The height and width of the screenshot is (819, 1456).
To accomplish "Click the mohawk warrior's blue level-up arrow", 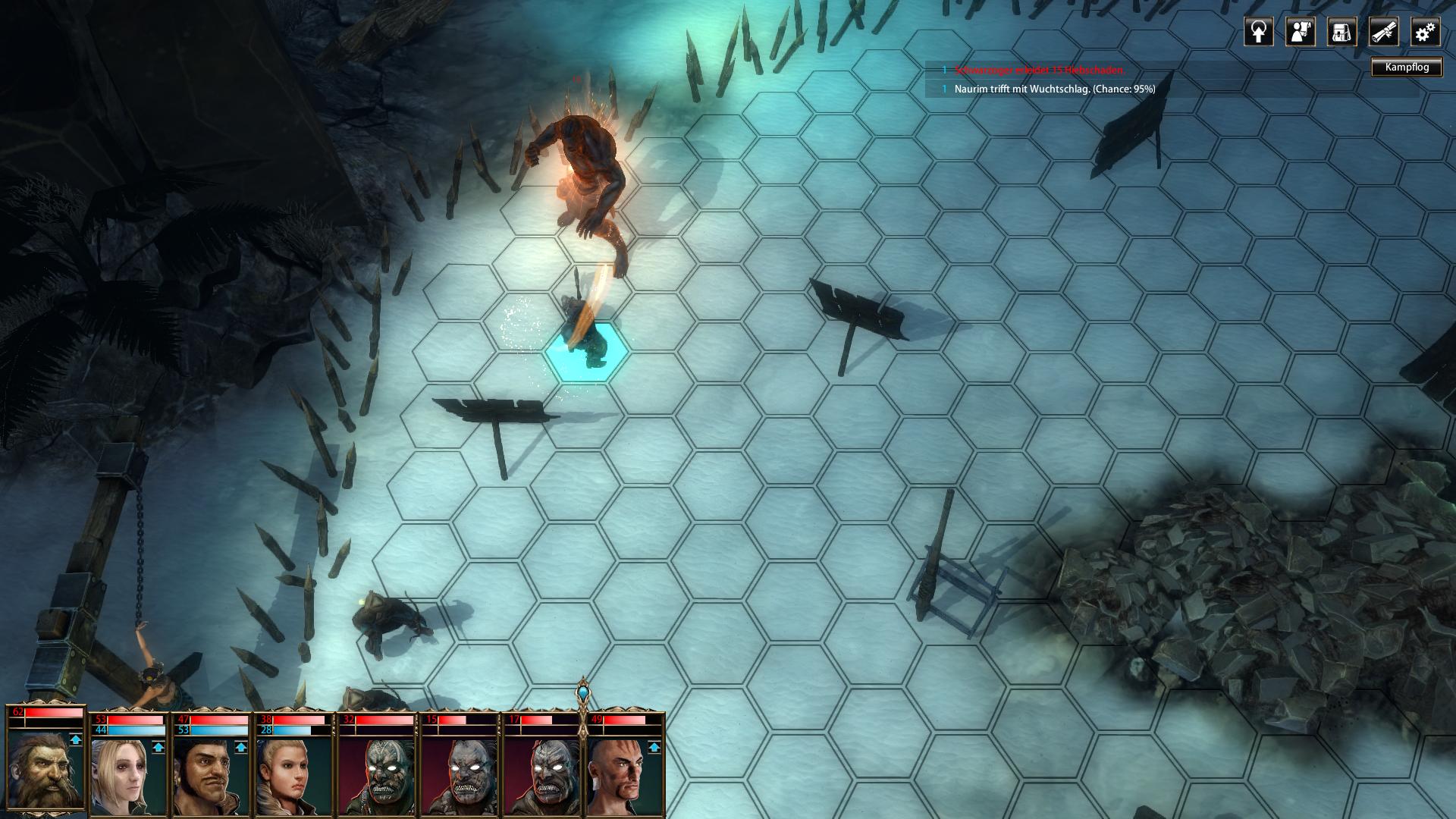I will tap(654, 747).
